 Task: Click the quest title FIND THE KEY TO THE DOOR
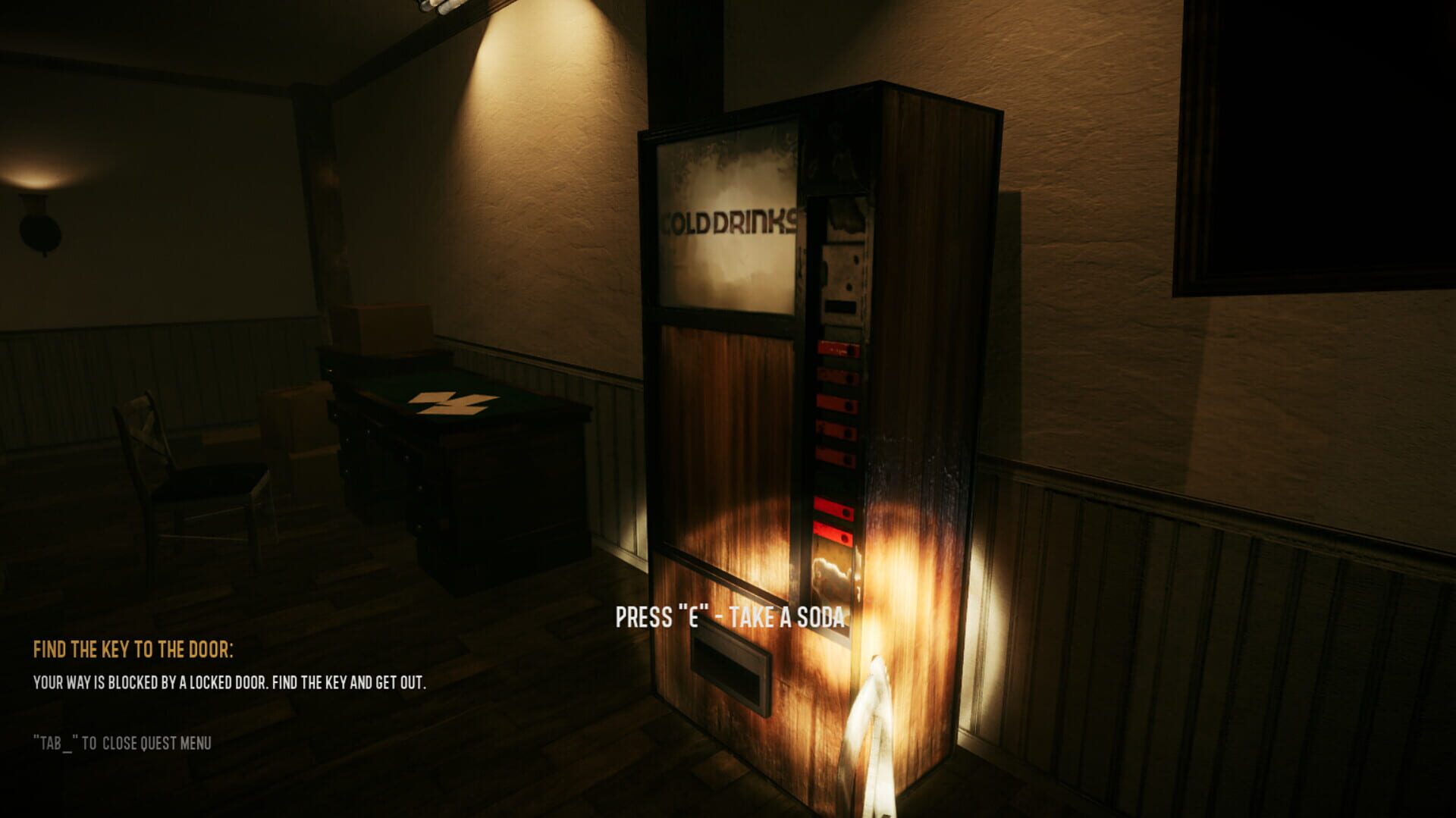pyautogui.click(x=133, y=650)
